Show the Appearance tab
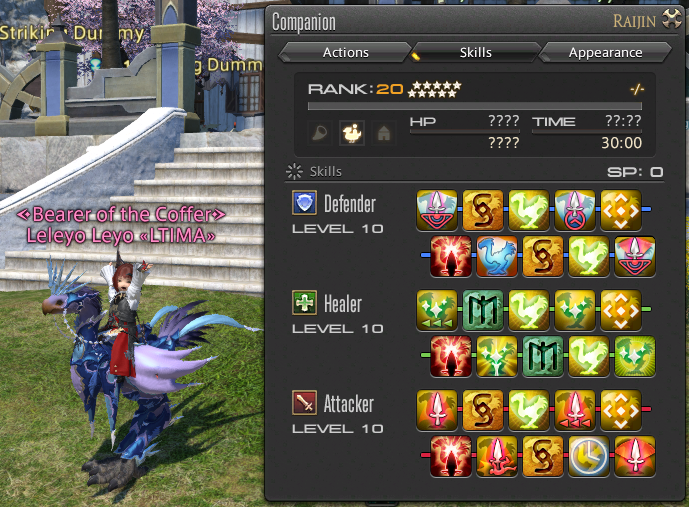Screen dimensions: 689x507 click(605, 52)
